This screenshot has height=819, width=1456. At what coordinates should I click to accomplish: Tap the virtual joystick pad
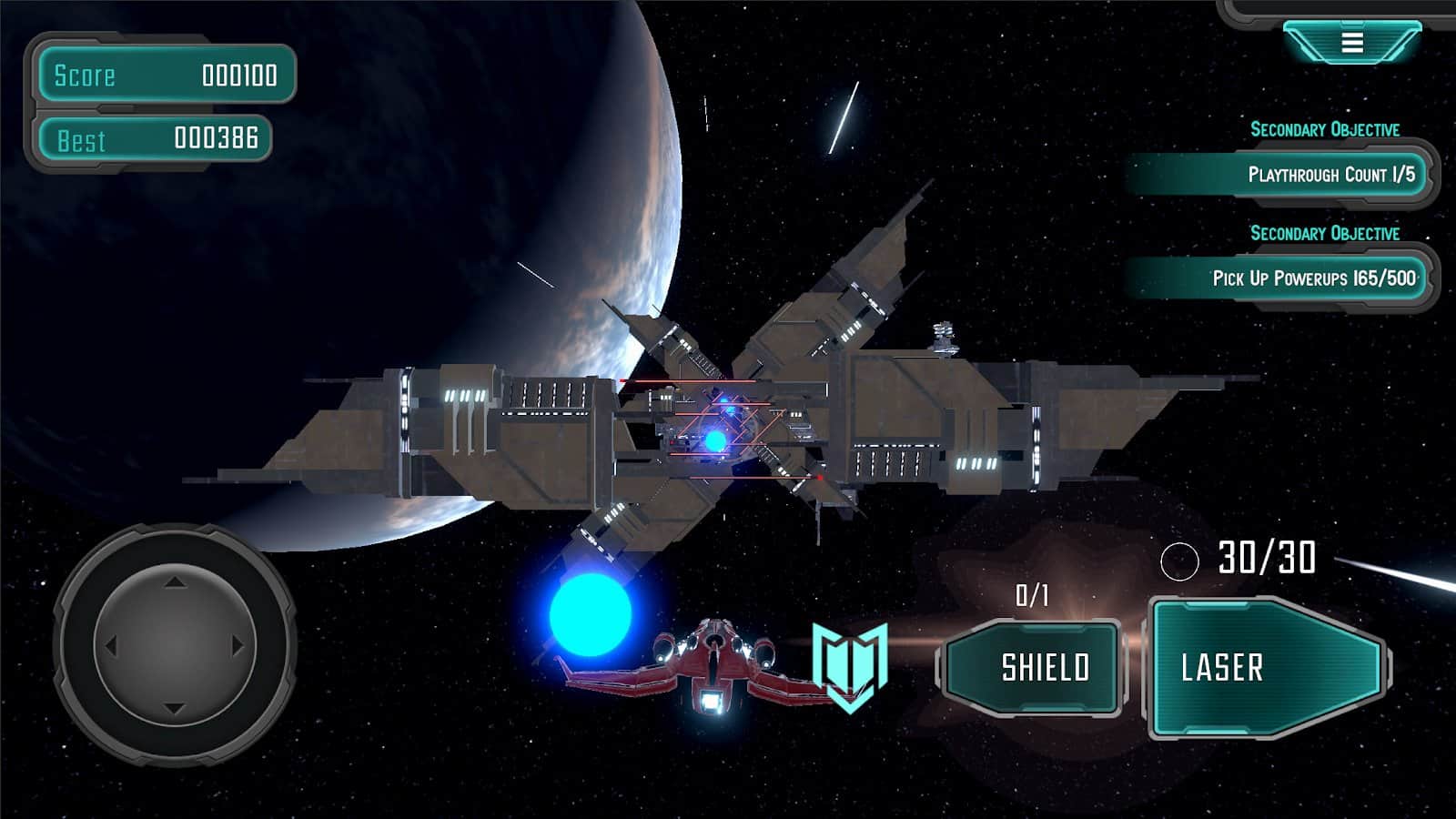tap(175, 645)
